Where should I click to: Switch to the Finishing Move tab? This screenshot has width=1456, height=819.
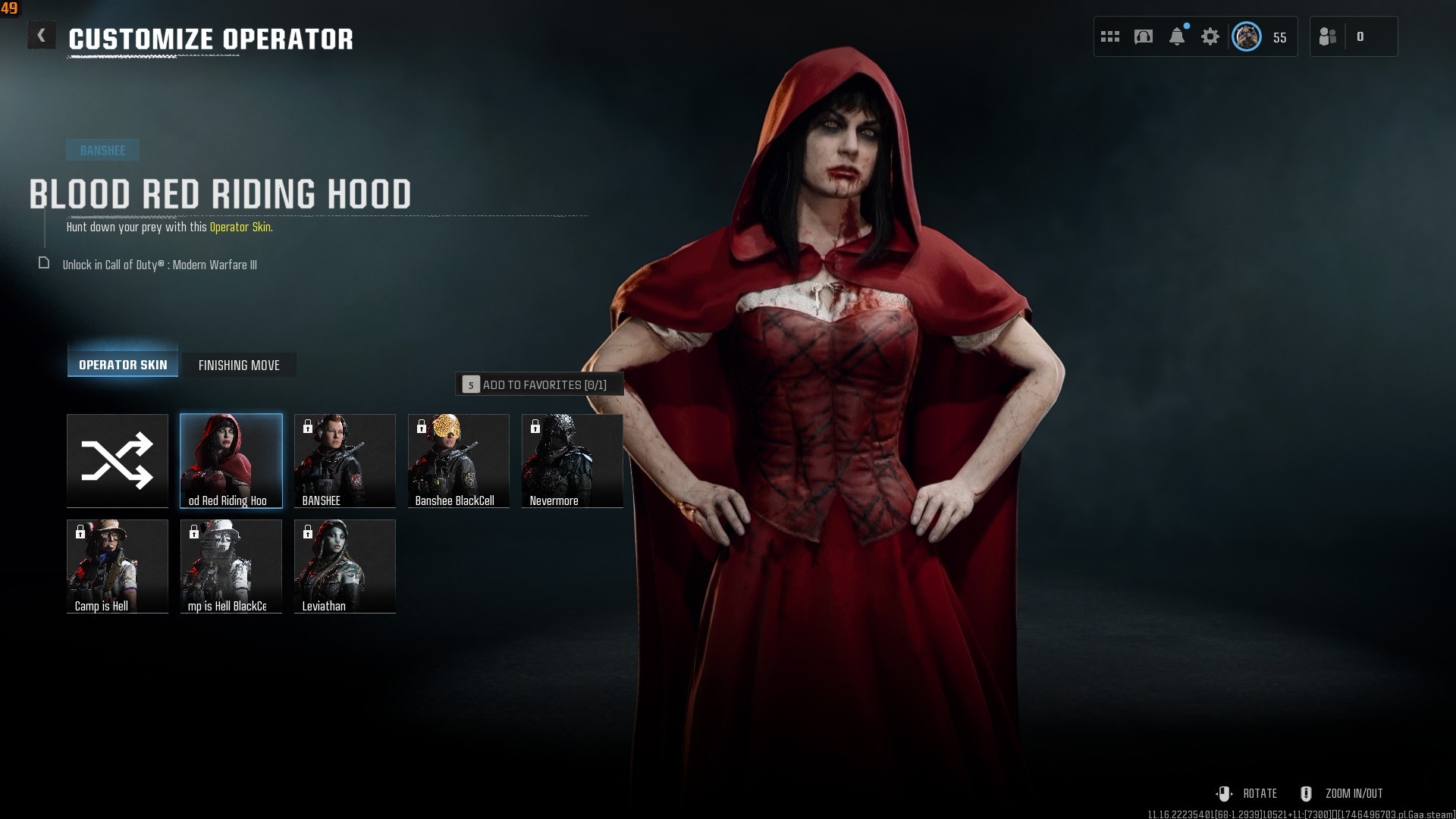tap(239, 365)
